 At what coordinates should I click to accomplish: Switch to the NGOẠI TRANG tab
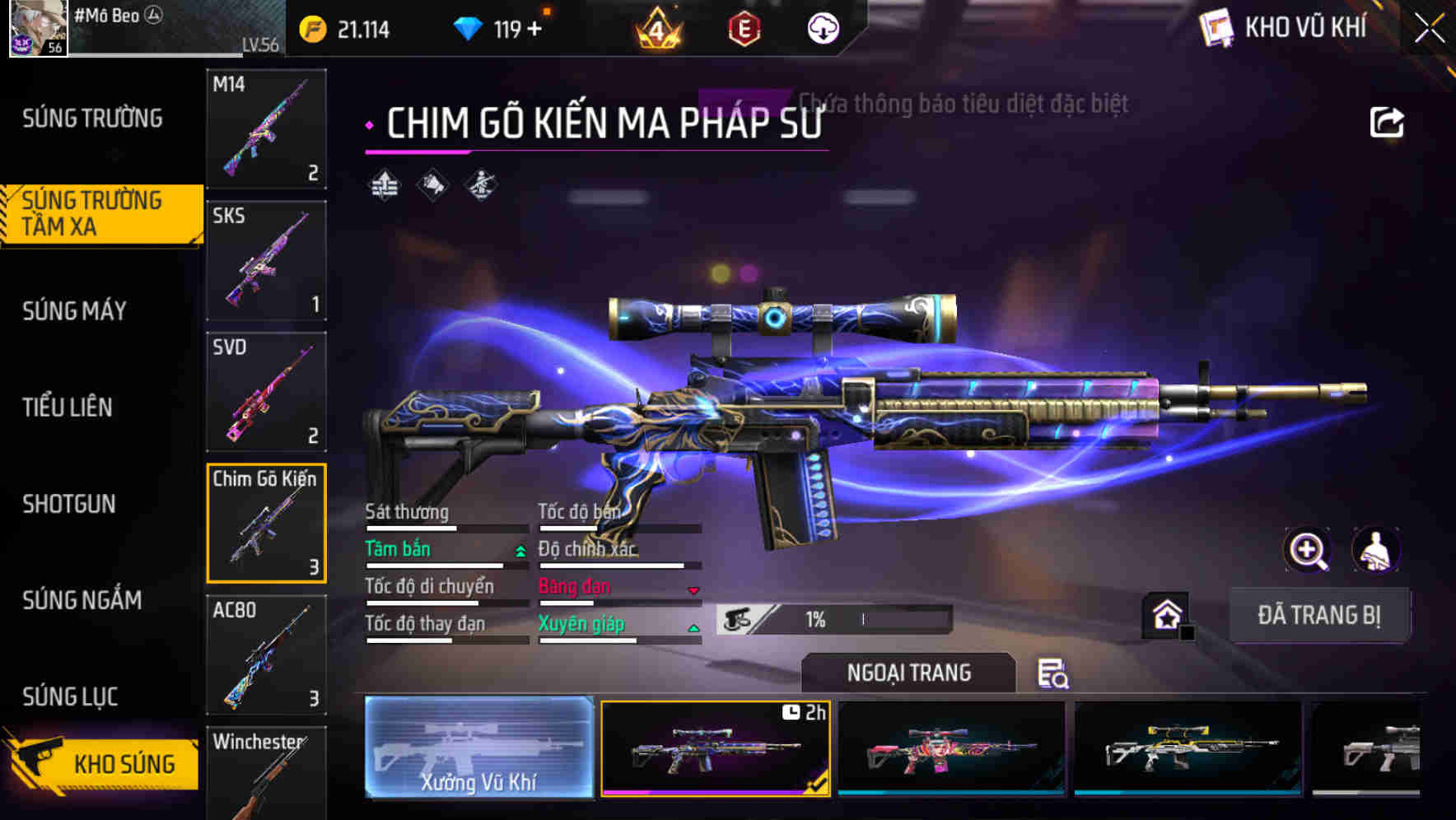click(909, 673)
